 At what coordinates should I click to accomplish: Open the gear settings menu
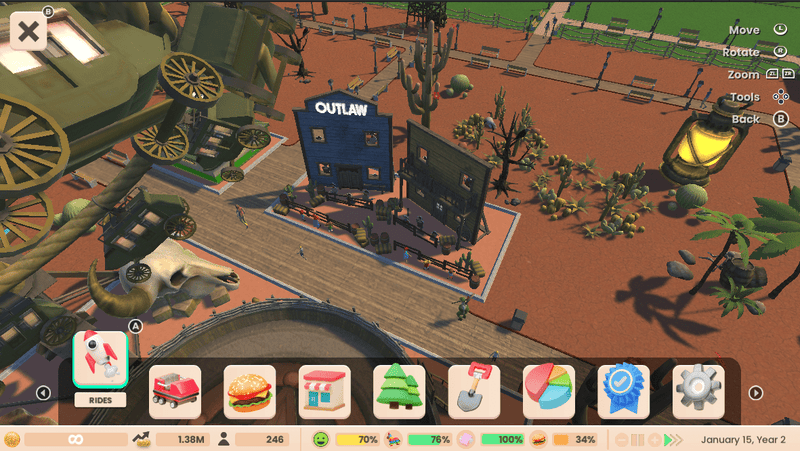click(698, 391)
